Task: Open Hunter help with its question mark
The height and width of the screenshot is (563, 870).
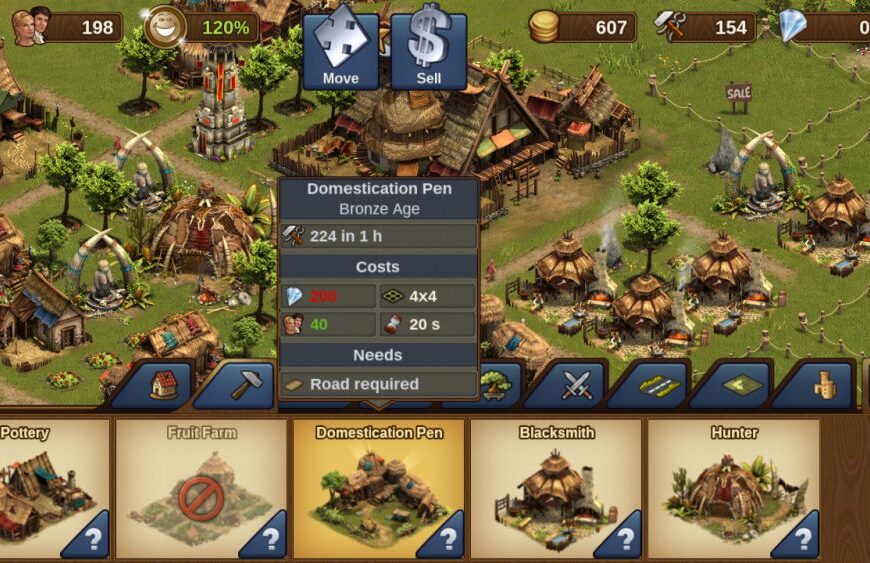Action: tap(799, 540)
